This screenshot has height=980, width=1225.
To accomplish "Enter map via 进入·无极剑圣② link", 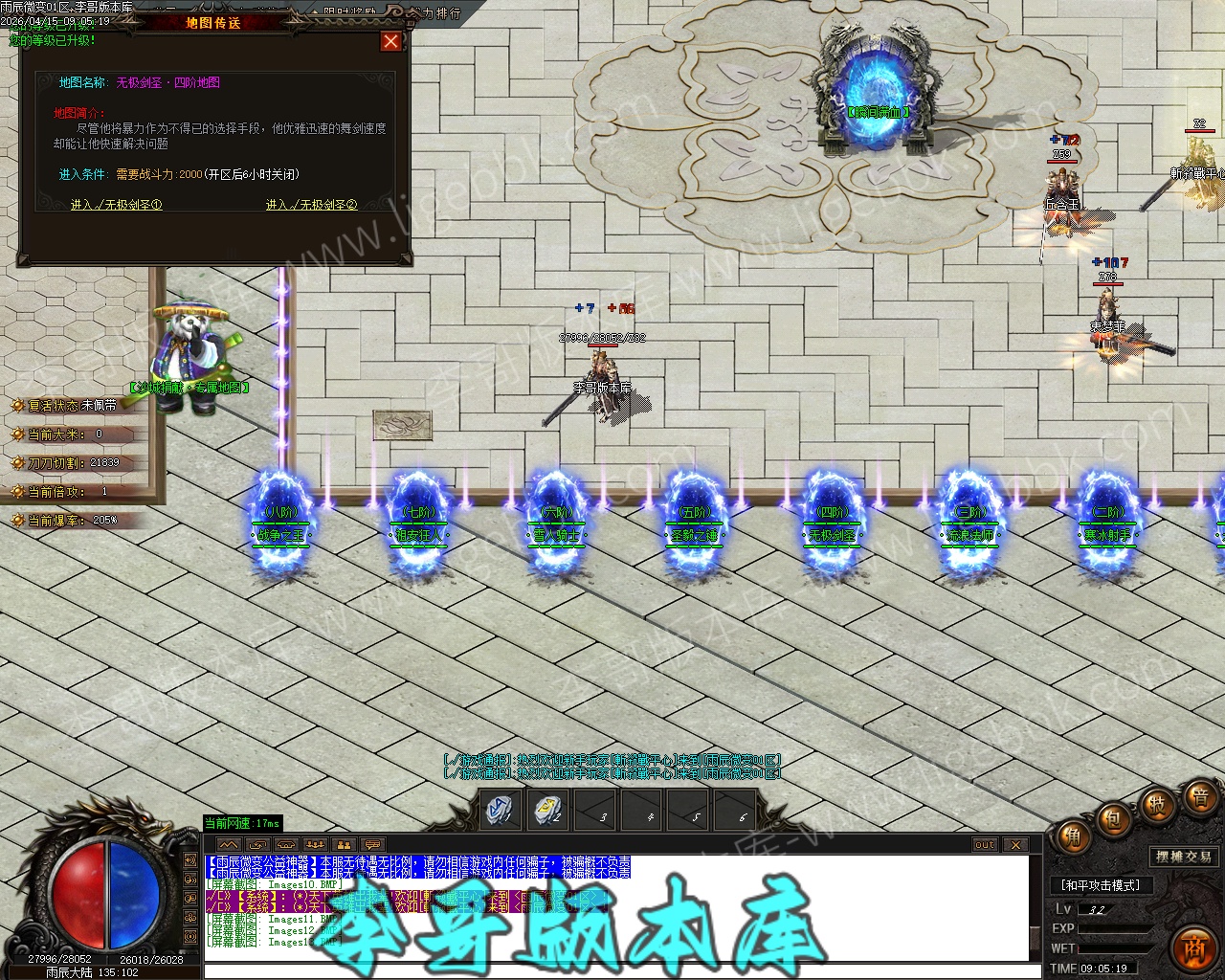I will (311, 205).
